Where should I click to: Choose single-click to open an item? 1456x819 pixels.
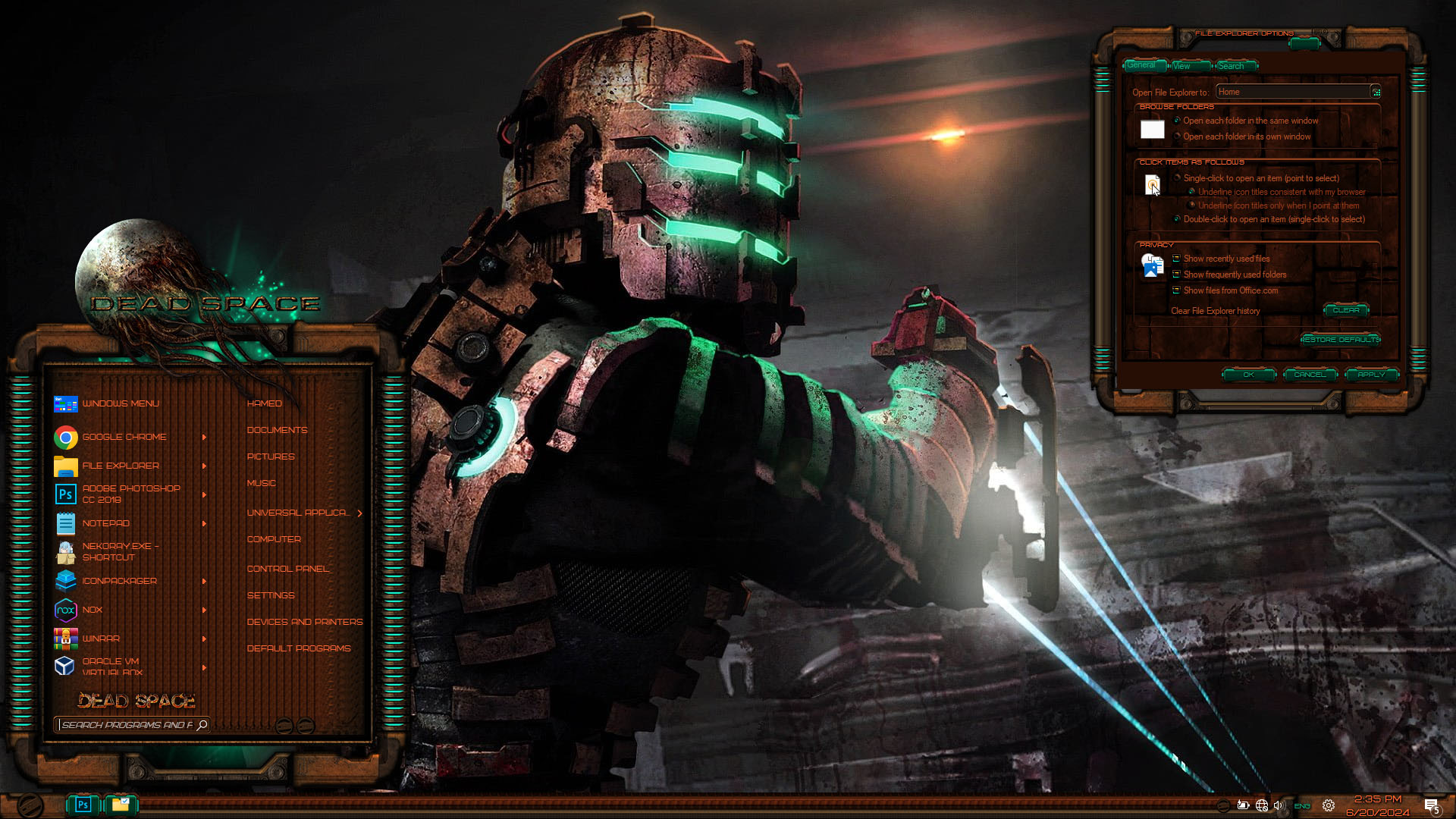click(x=1178, y=178)
